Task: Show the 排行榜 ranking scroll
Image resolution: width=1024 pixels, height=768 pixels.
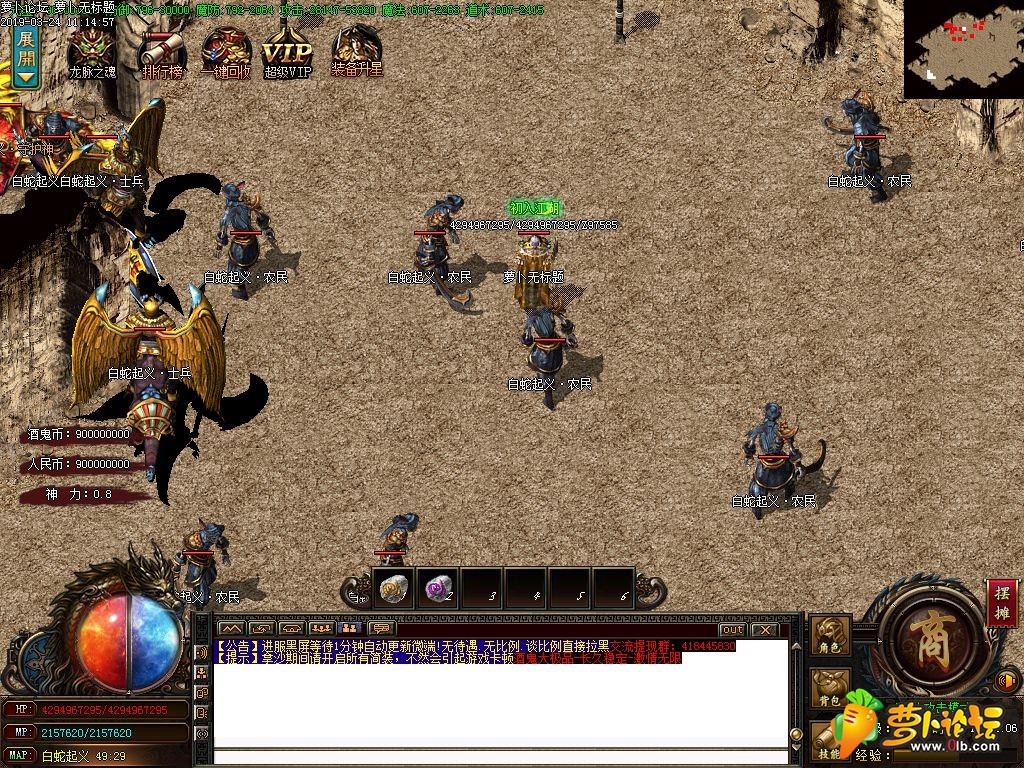Action: (x=161, y=50)
